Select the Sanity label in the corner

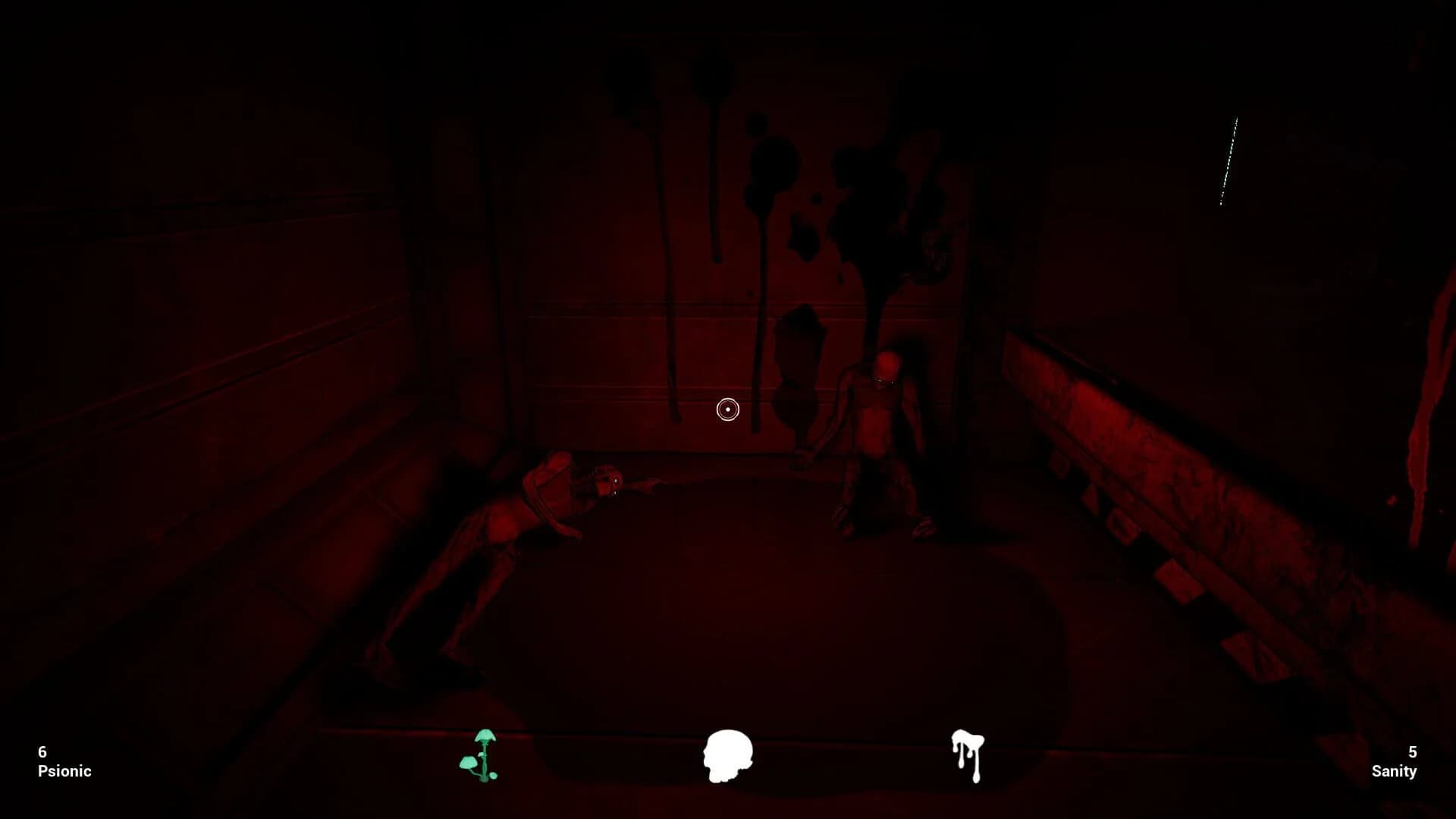1395,771
